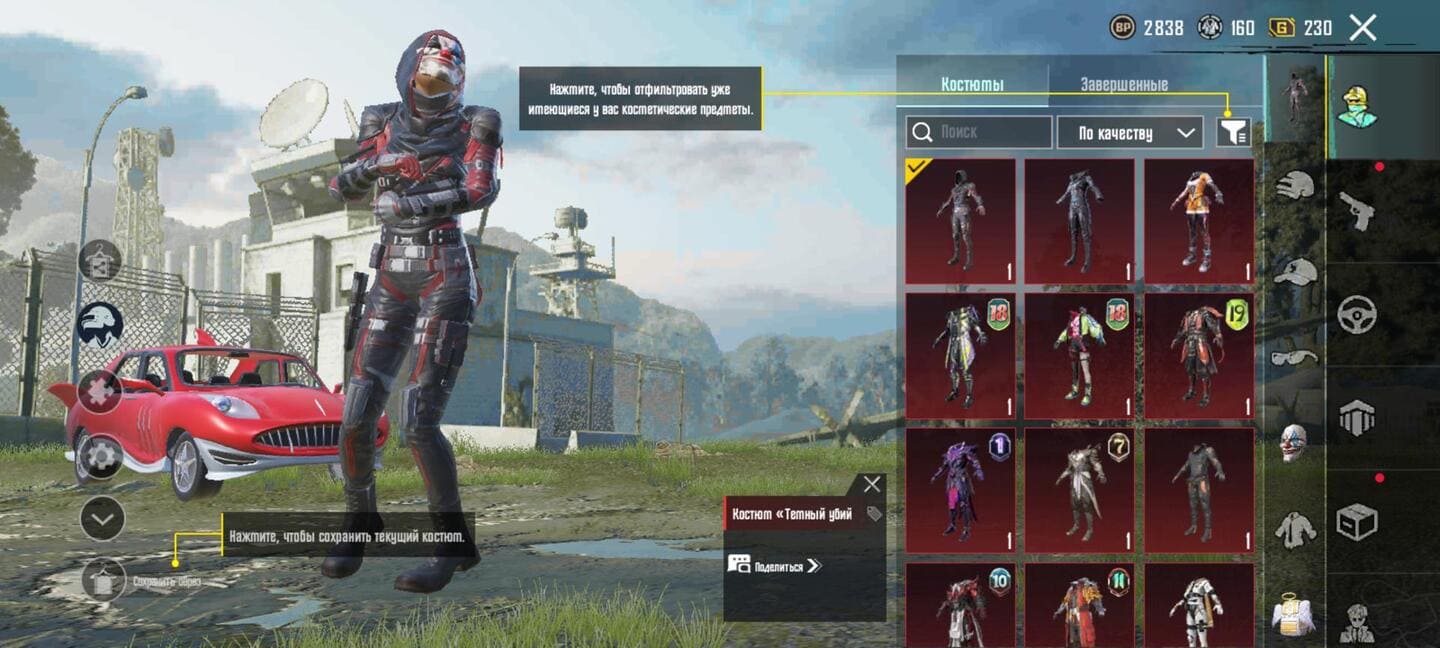Select the Костюмы tab
This screenshot has height=648, width=1440.
click(972, 85)
